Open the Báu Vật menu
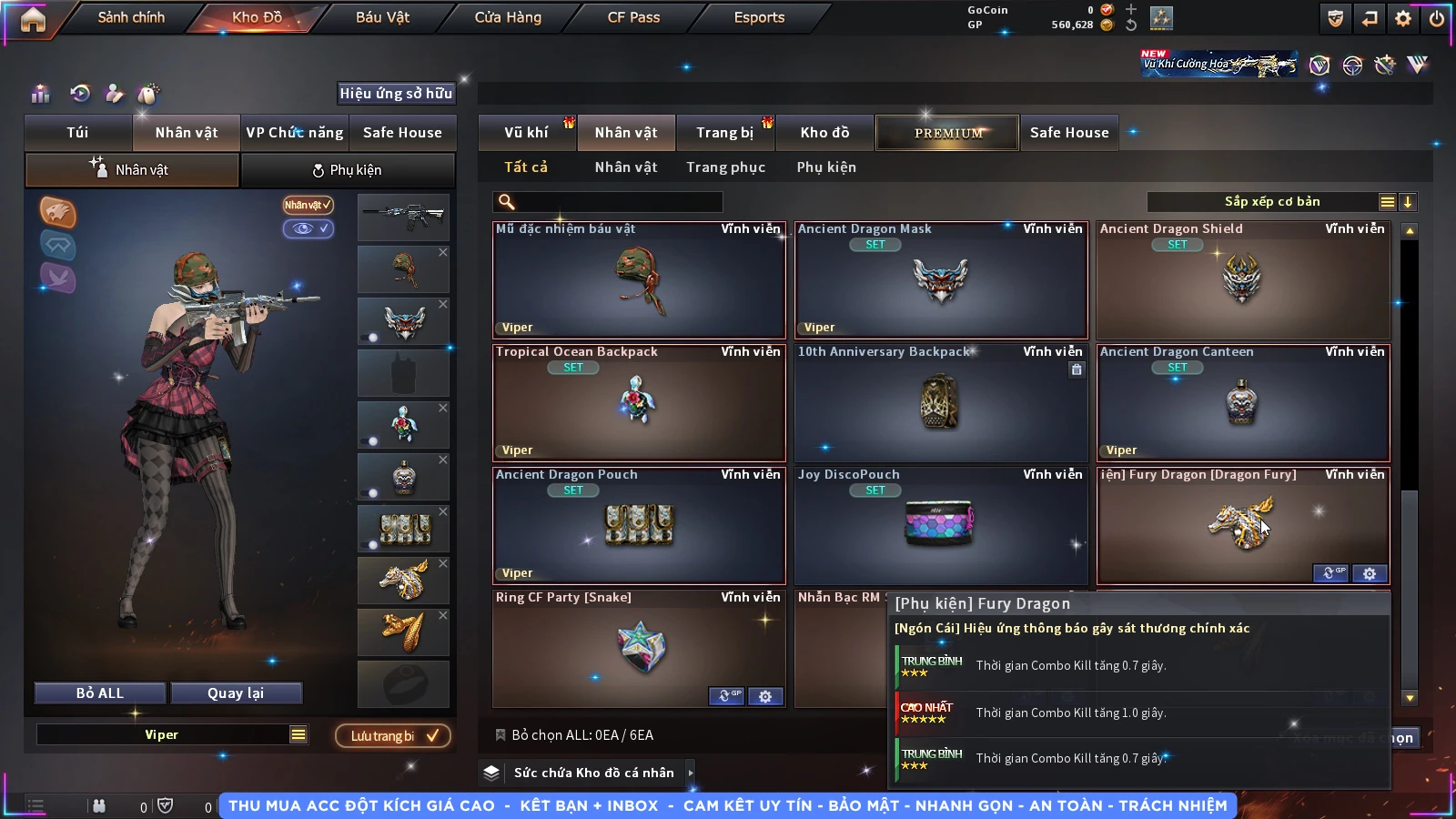The height and width of the screenshot is (819, 1456). (382, 17)
